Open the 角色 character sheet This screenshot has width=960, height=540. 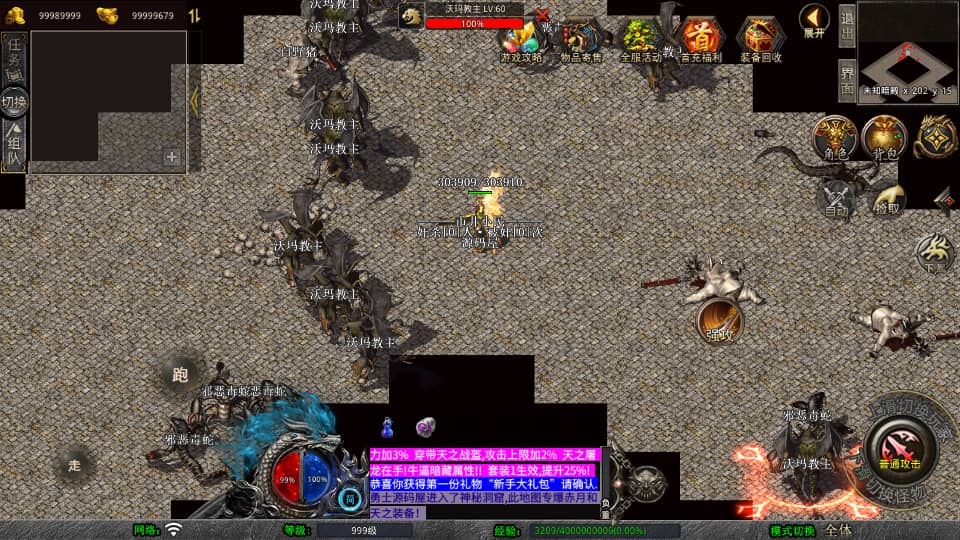pyautogui.click(x=835, y=138)
